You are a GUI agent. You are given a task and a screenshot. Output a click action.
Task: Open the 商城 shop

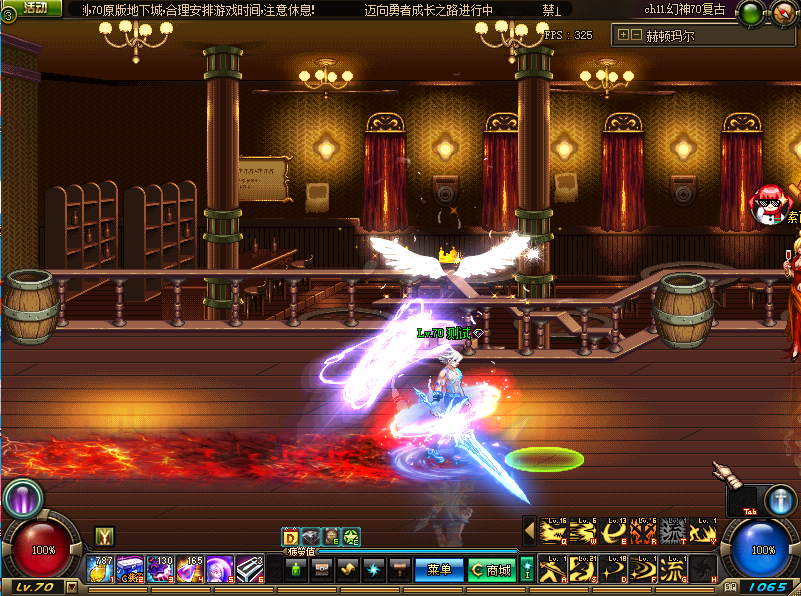tap(491, 570)
